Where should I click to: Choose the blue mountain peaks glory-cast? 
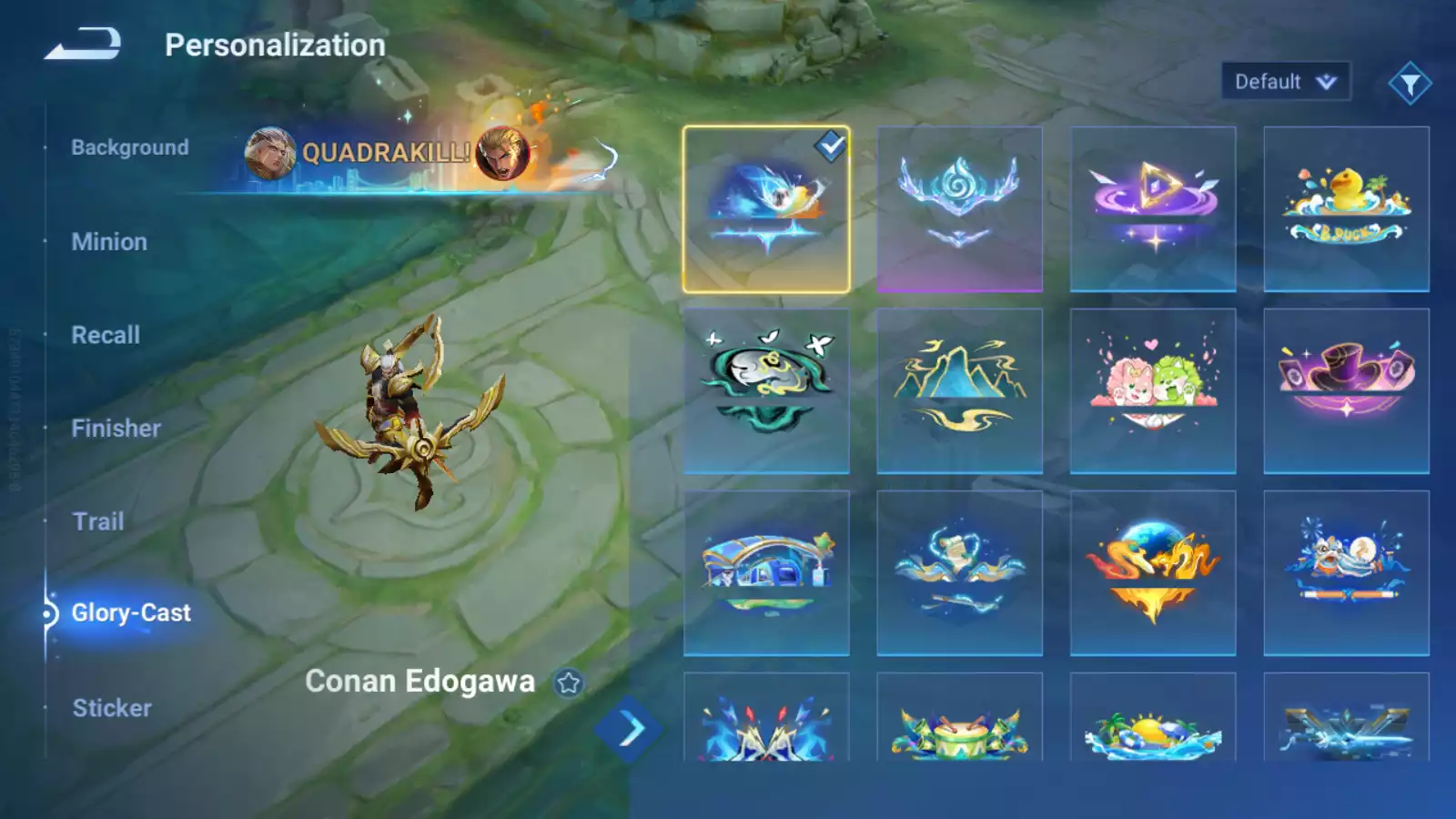tap(959, 391)
